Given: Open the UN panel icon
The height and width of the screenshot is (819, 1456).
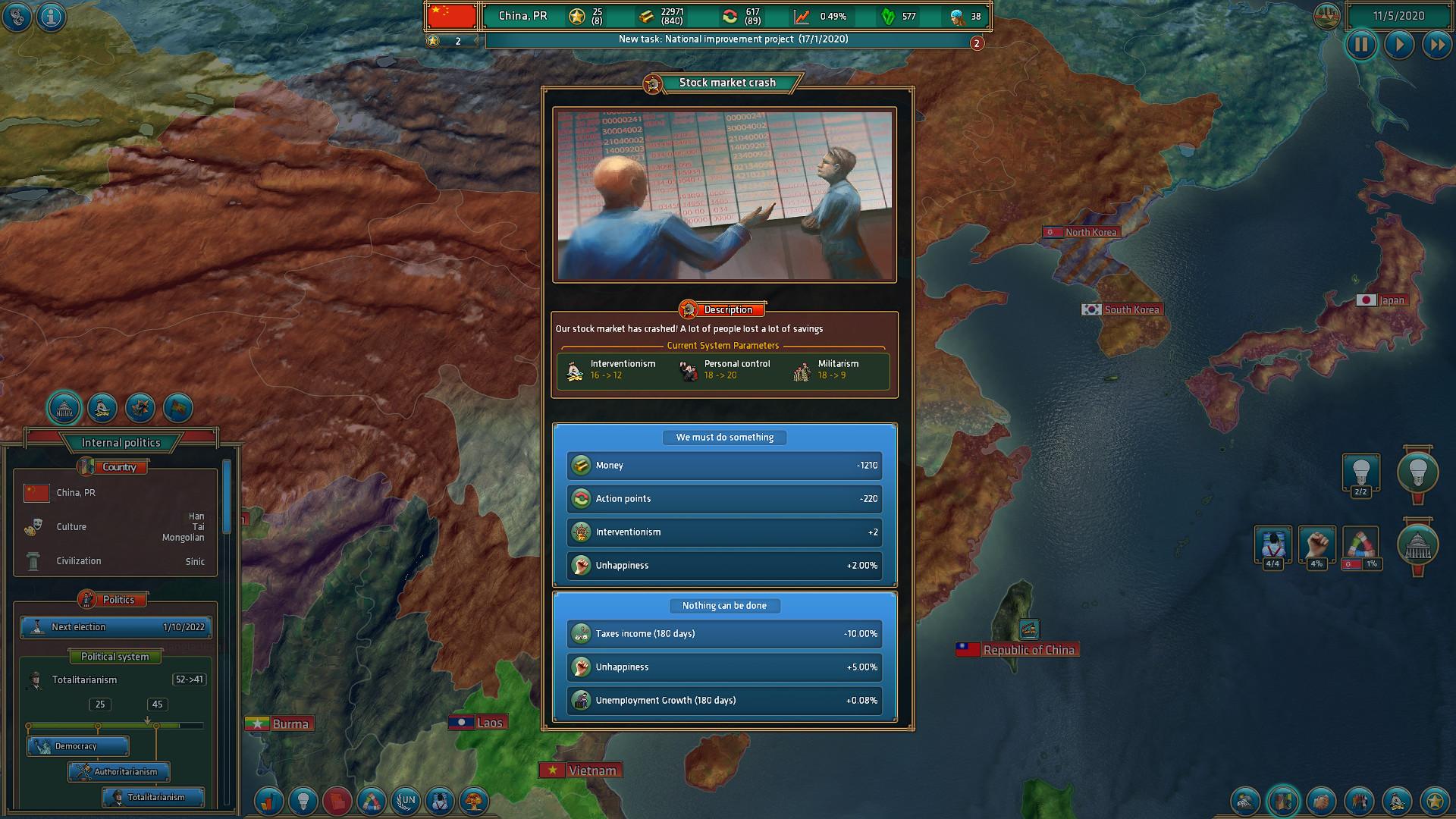Looking at the screenshot, I should pyautogui.click(x=406, y=801).
